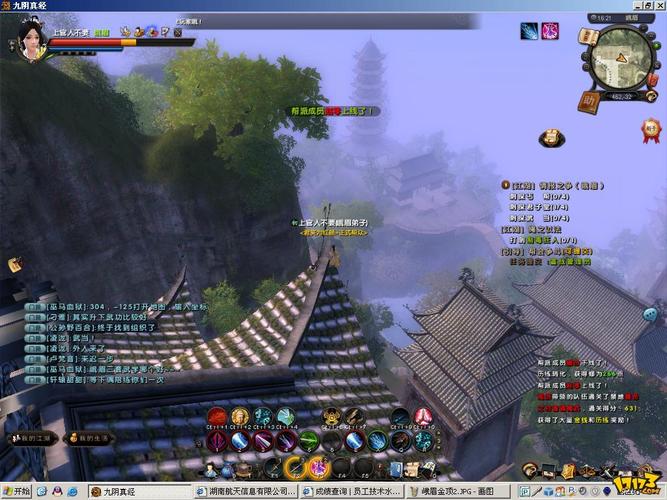The width and height of the screenshot is (667, 500).
Task: Click the Windows 开始 start button
Action: pyautogui.click(x=17, y=491)
